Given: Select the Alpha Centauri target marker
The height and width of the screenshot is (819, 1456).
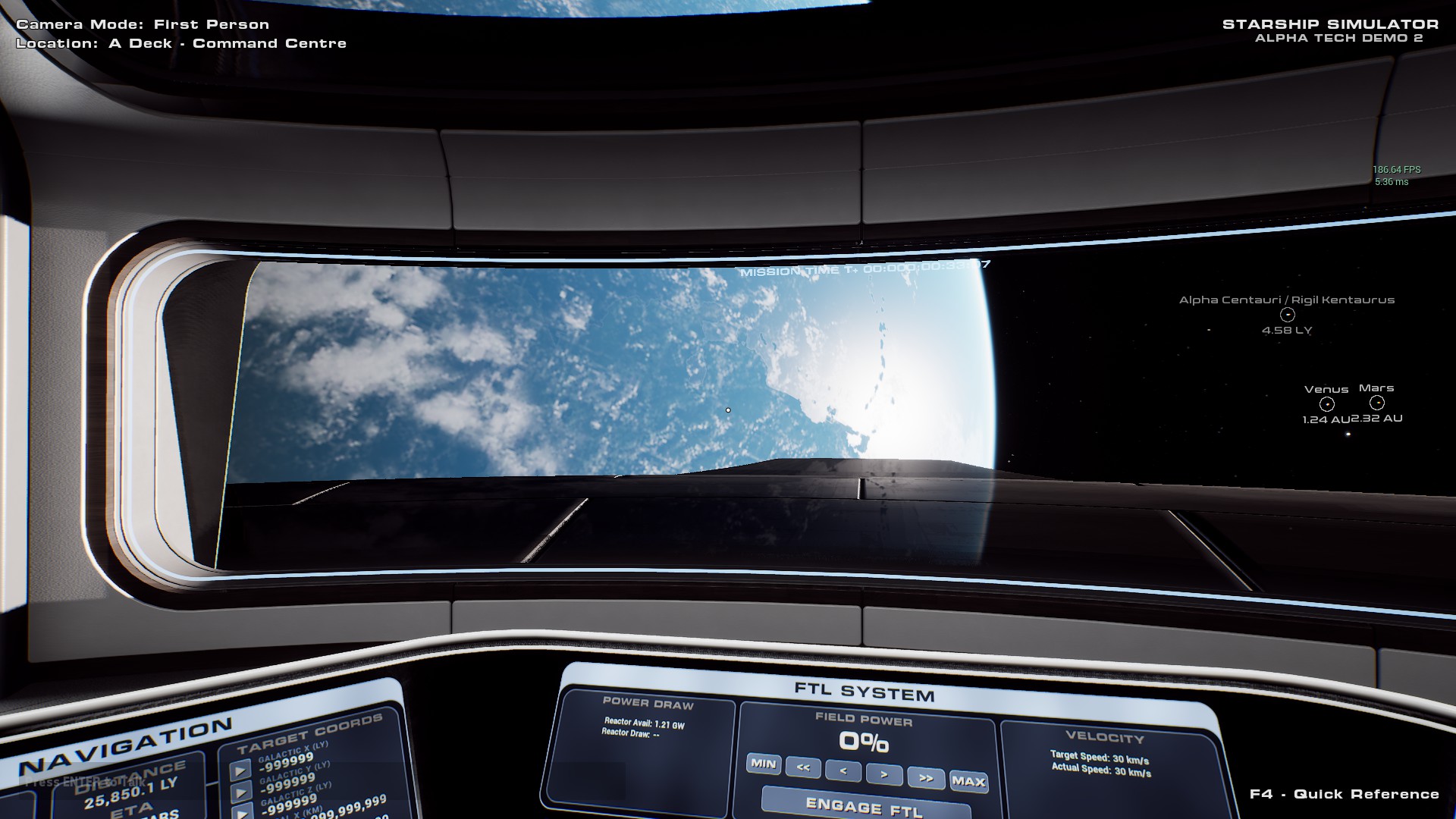Looking at the screenshot, I should (x=1287, y=315).
